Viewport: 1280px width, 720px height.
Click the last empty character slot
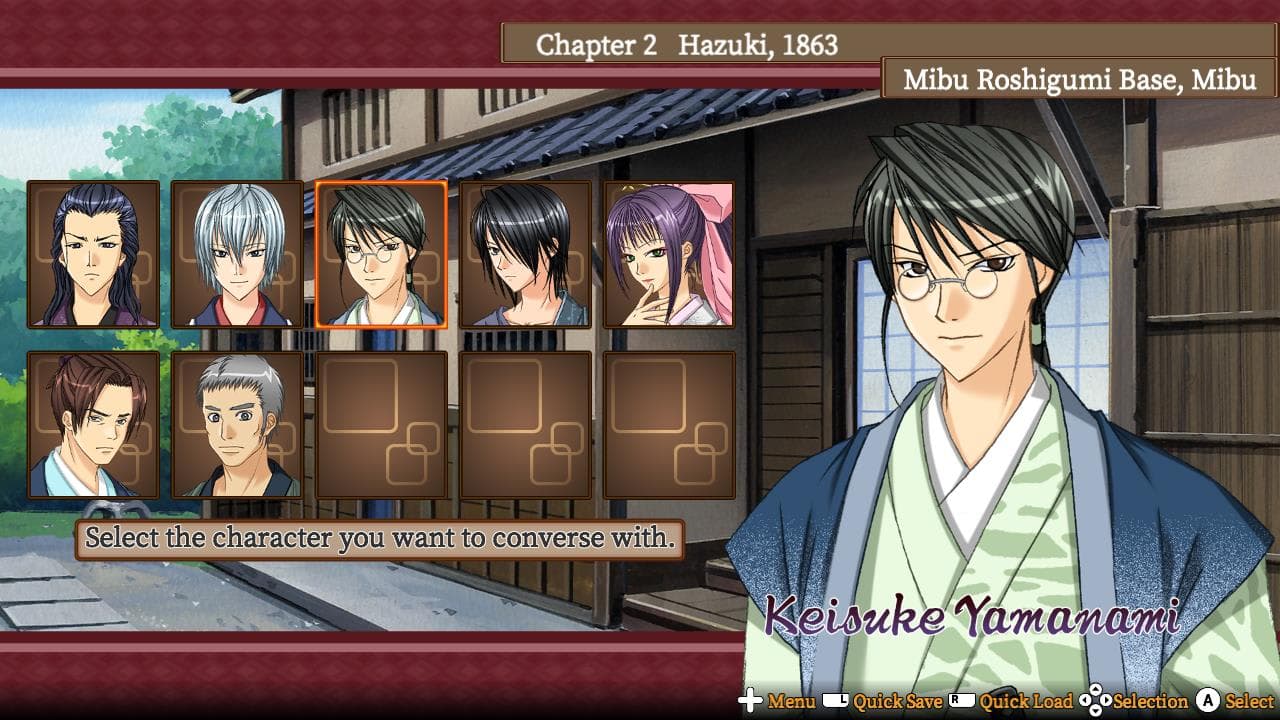[x=669, y=423]
